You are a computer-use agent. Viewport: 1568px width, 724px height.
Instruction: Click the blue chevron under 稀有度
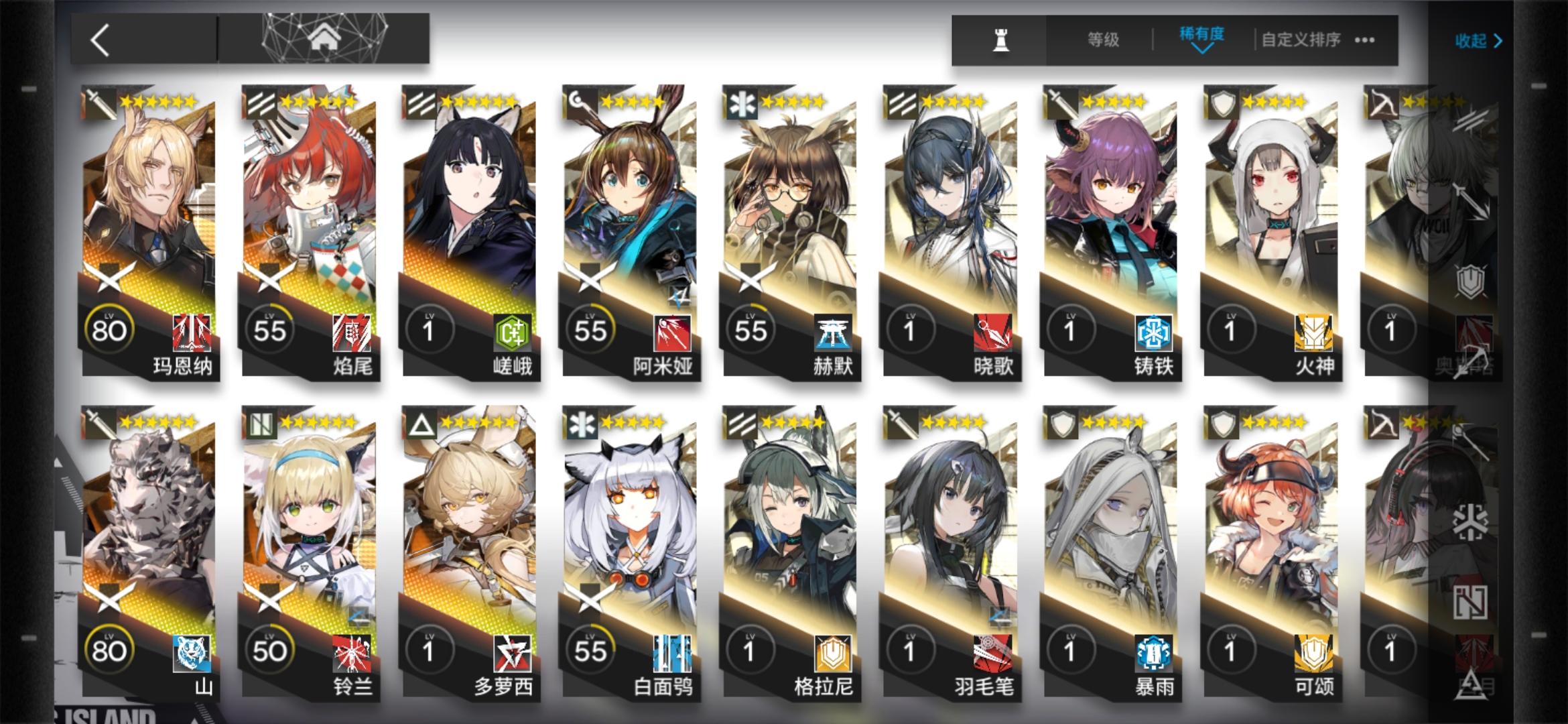tap(1201, 50)
